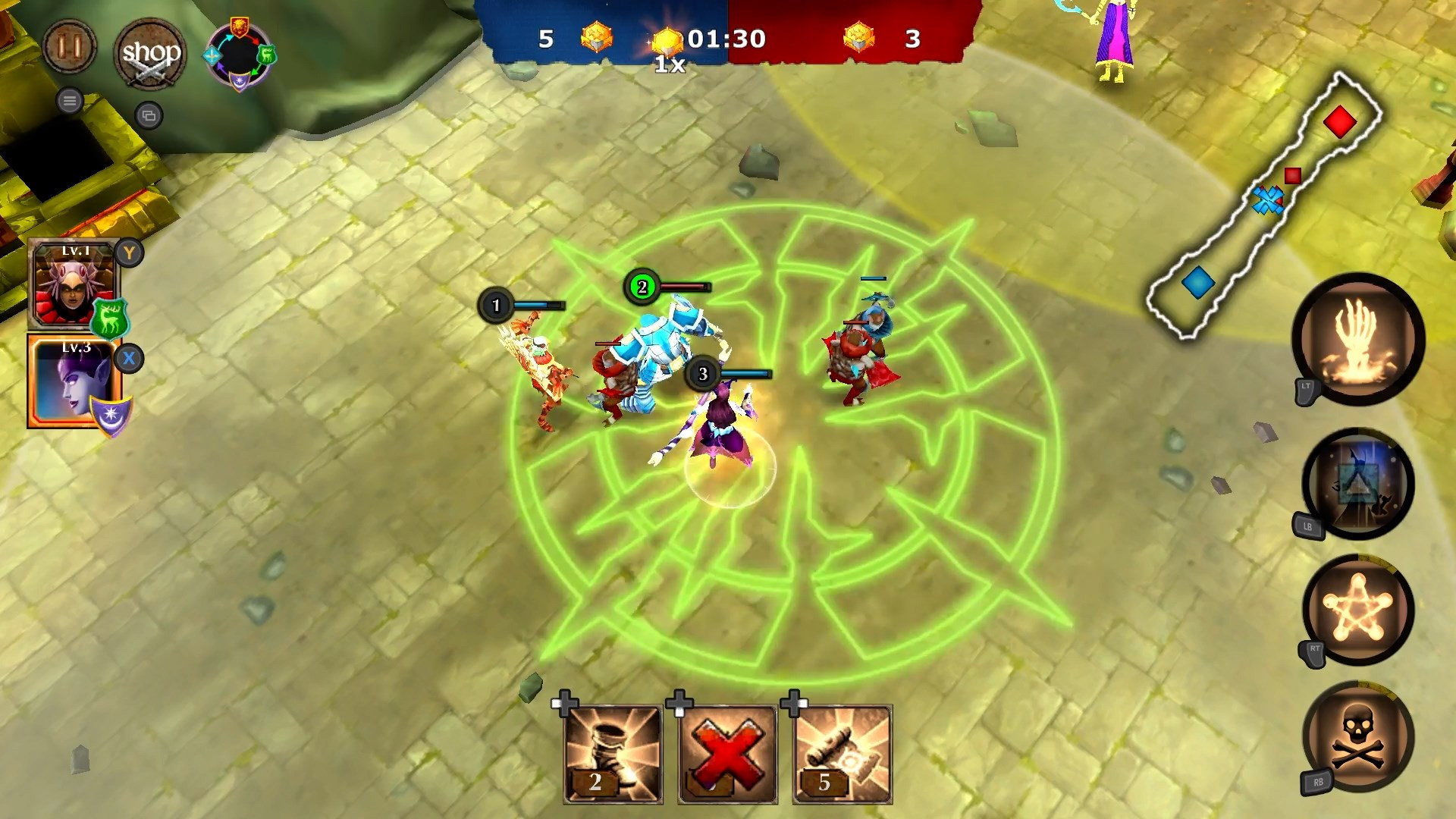The image size is (1456, 819).
Task: Open the shop
Action: (x=151, y=55)
